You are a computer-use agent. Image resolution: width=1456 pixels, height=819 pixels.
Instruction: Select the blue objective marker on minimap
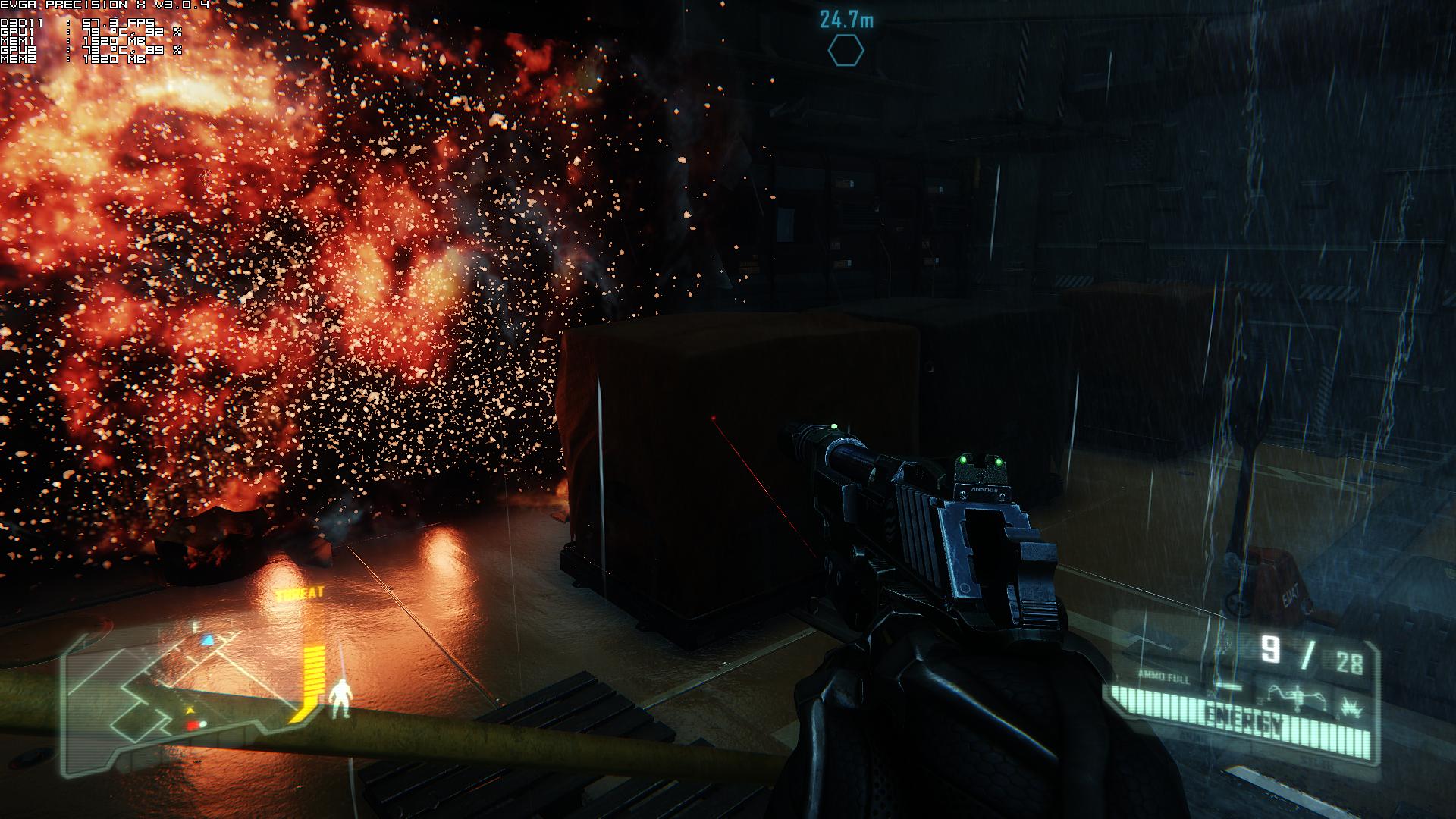pyautogui.click(x=207, y=641)
